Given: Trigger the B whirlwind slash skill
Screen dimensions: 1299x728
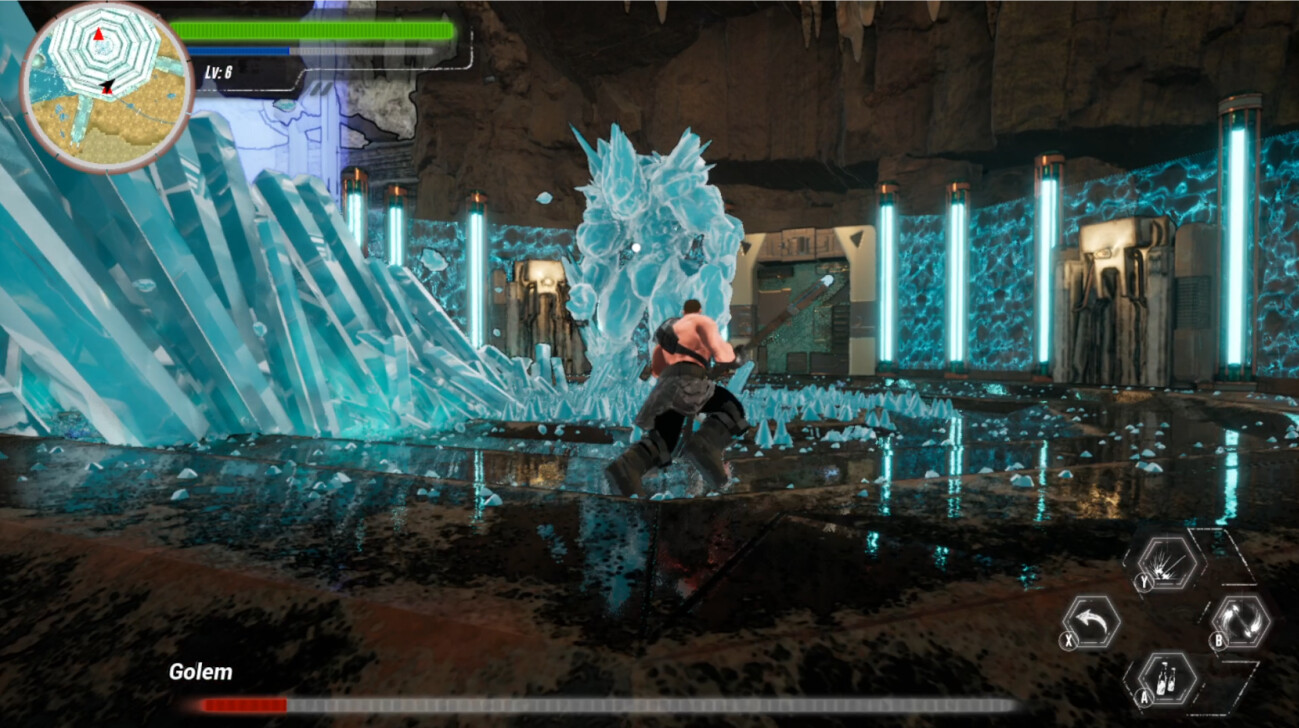Looking at the screenshot, I should (1240, 620).
